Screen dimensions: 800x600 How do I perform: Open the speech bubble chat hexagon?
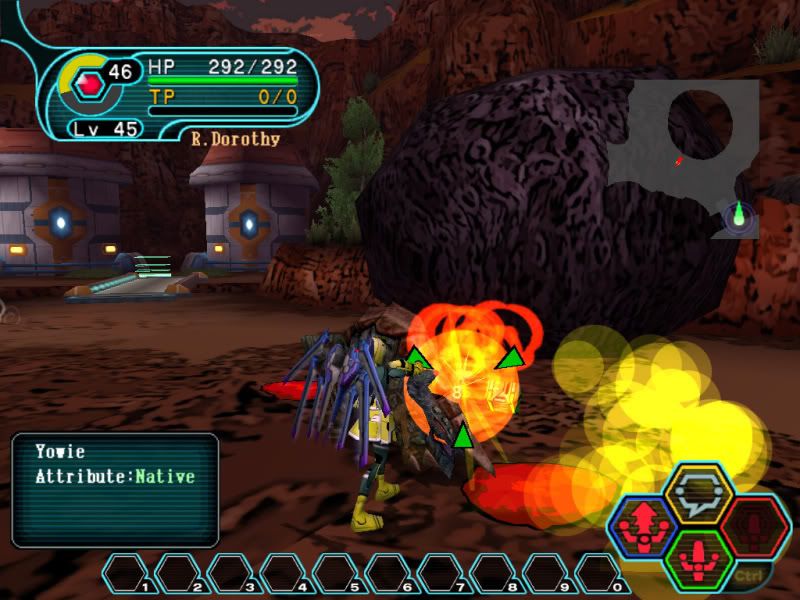pyautogui.click(x=699, y=492)
